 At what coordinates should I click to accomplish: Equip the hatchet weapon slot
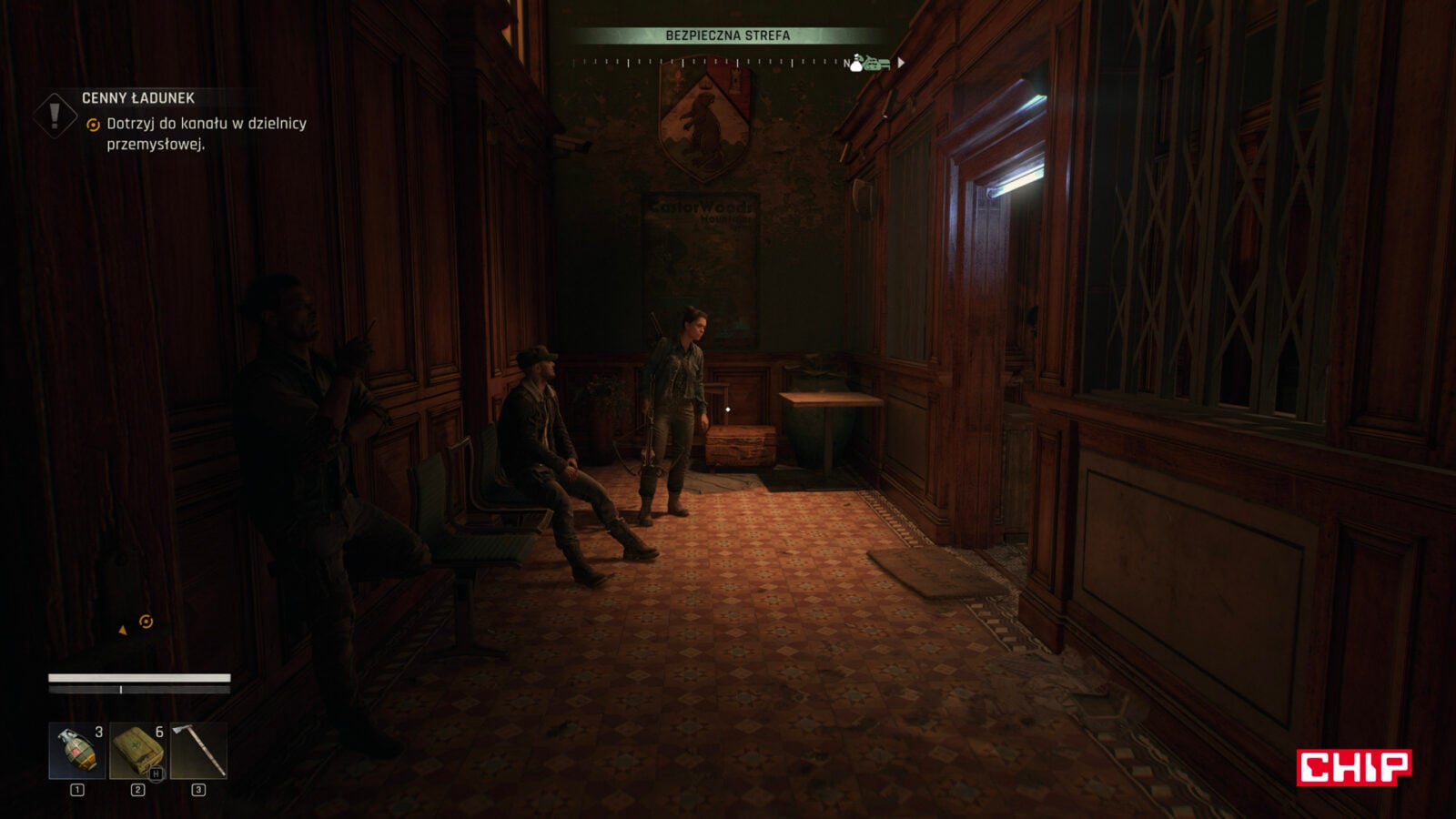point(198,751)
